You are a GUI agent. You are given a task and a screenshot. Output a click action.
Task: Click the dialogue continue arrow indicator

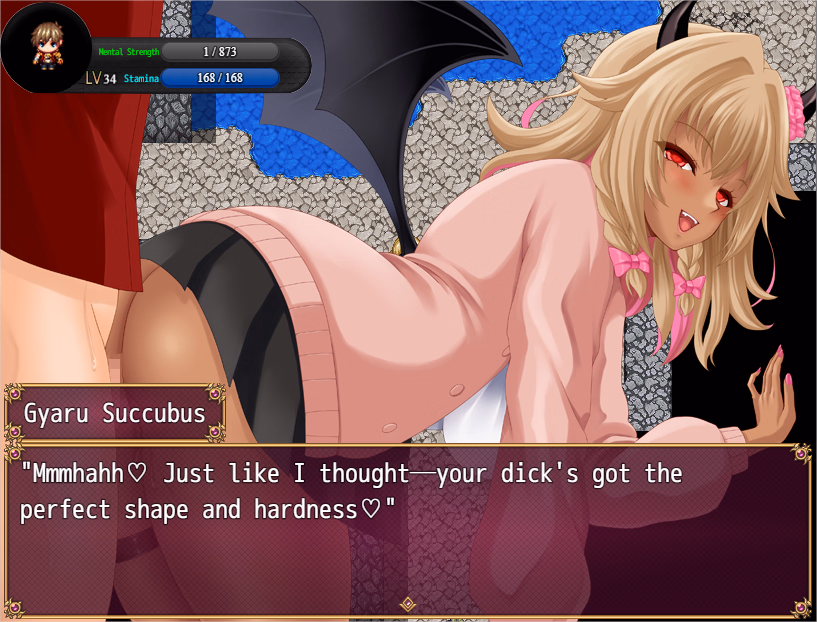pyautogui.click(x=408, y=603)
